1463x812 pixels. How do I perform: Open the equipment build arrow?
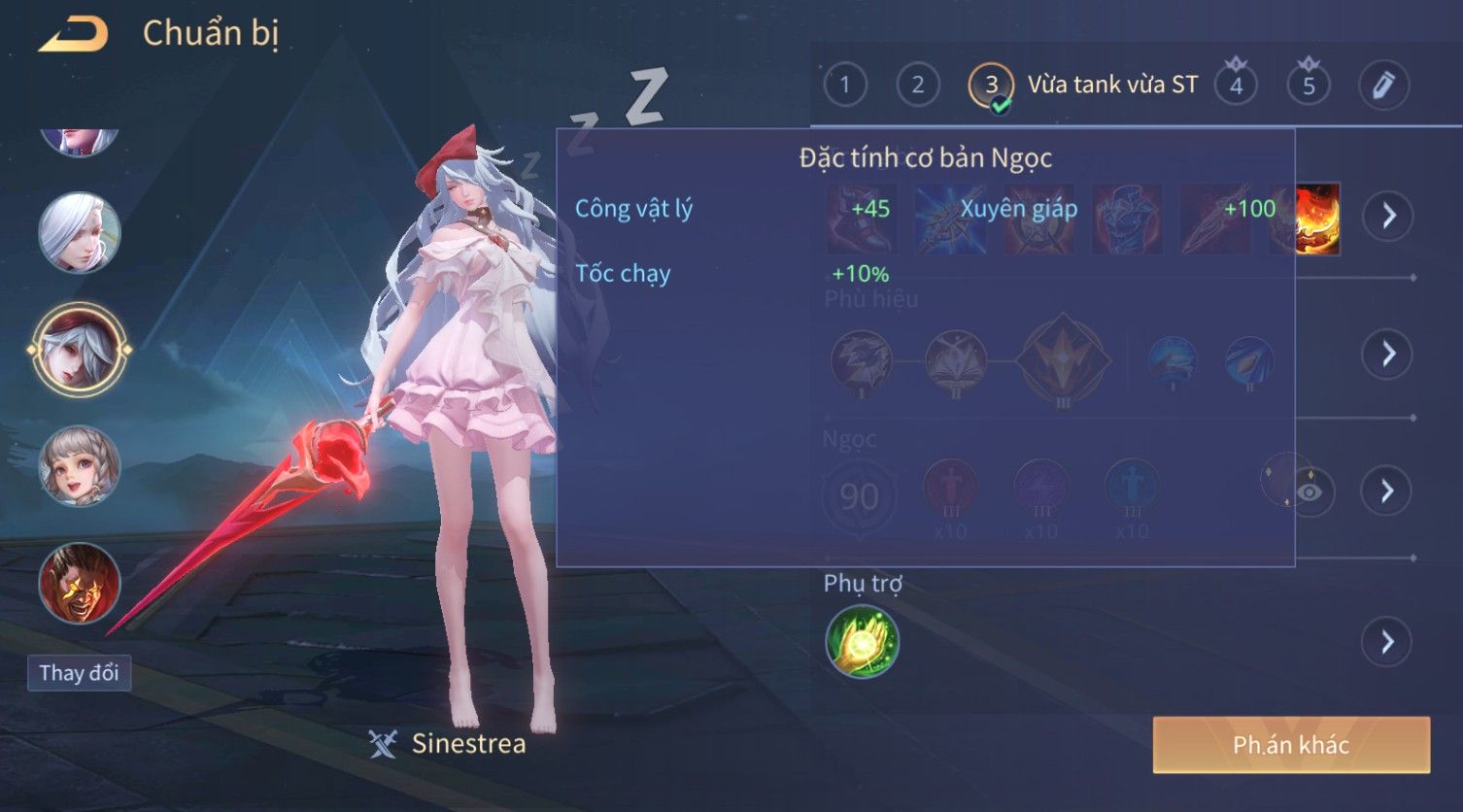coord(1386,215)
